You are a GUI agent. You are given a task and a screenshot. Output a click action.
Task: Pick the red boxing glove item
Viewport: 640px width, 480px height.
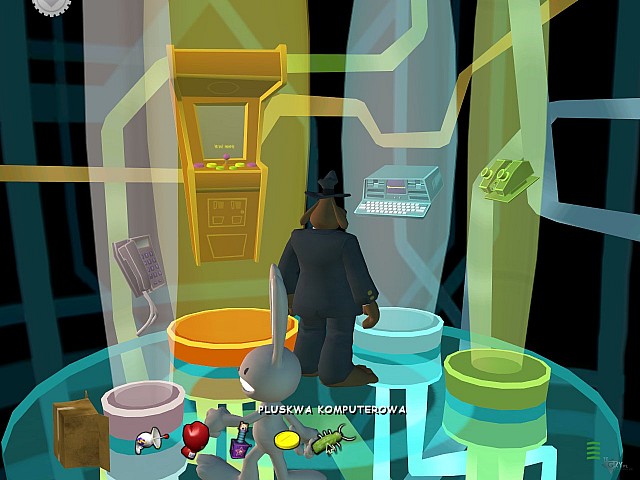coord(193,437)
